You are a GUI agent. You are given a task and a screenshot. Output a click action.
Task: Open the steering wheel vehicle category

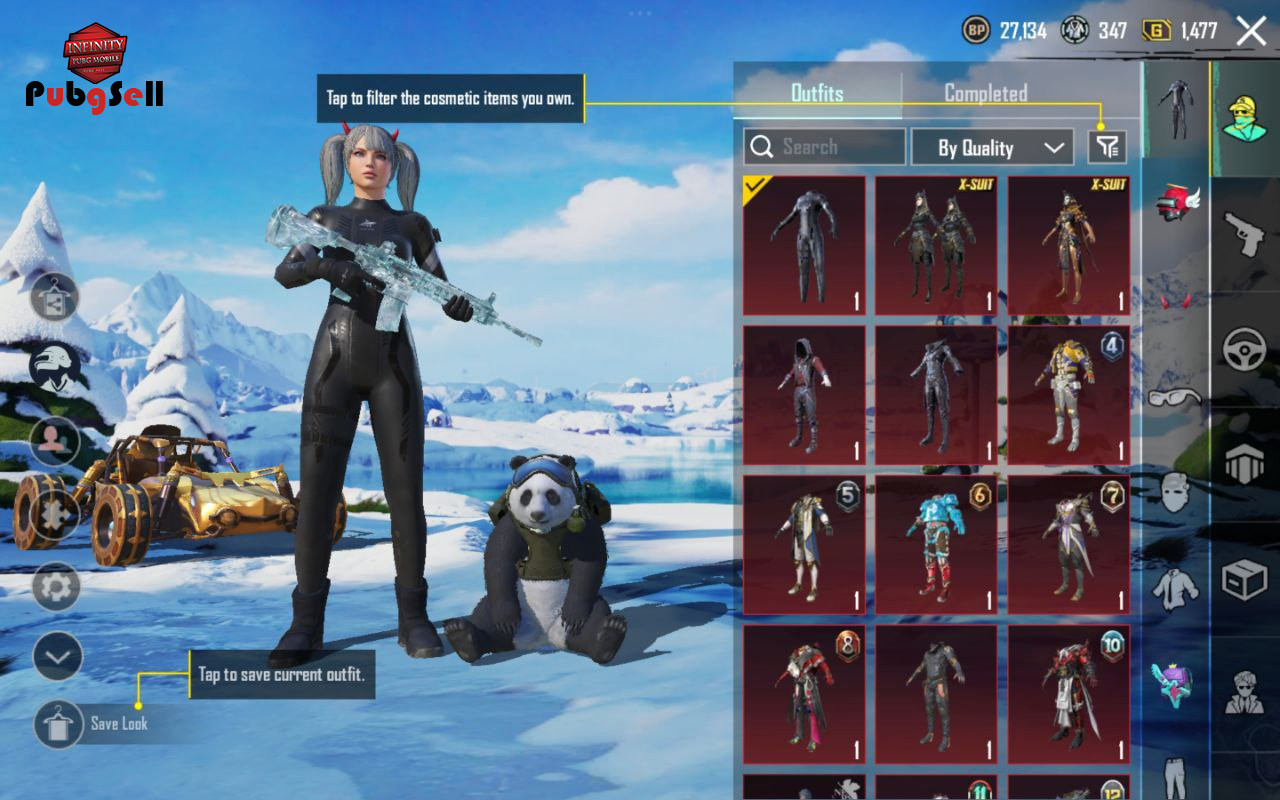click(1245, 350)
